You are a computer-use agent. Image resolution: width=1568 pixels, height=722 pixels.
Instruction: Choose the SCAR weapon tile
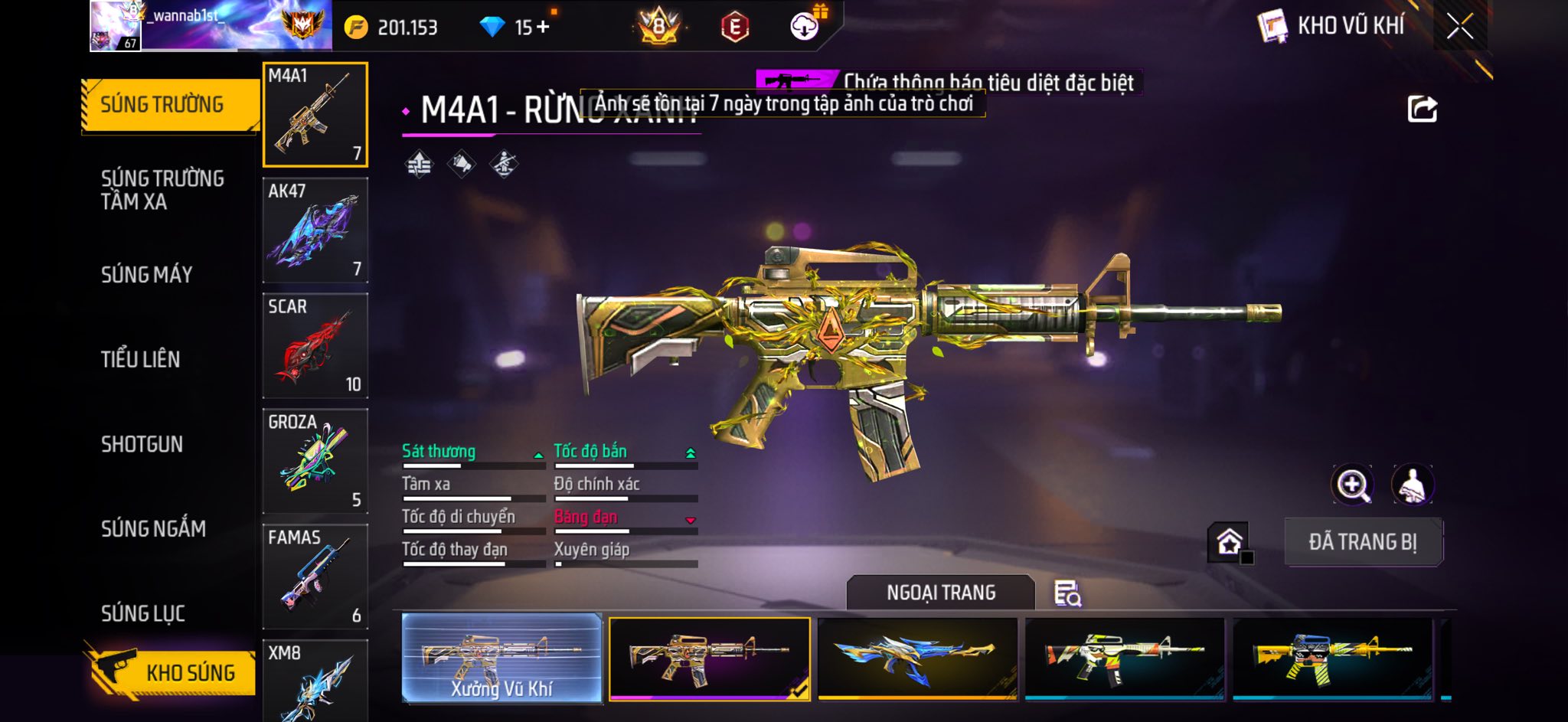315,345
